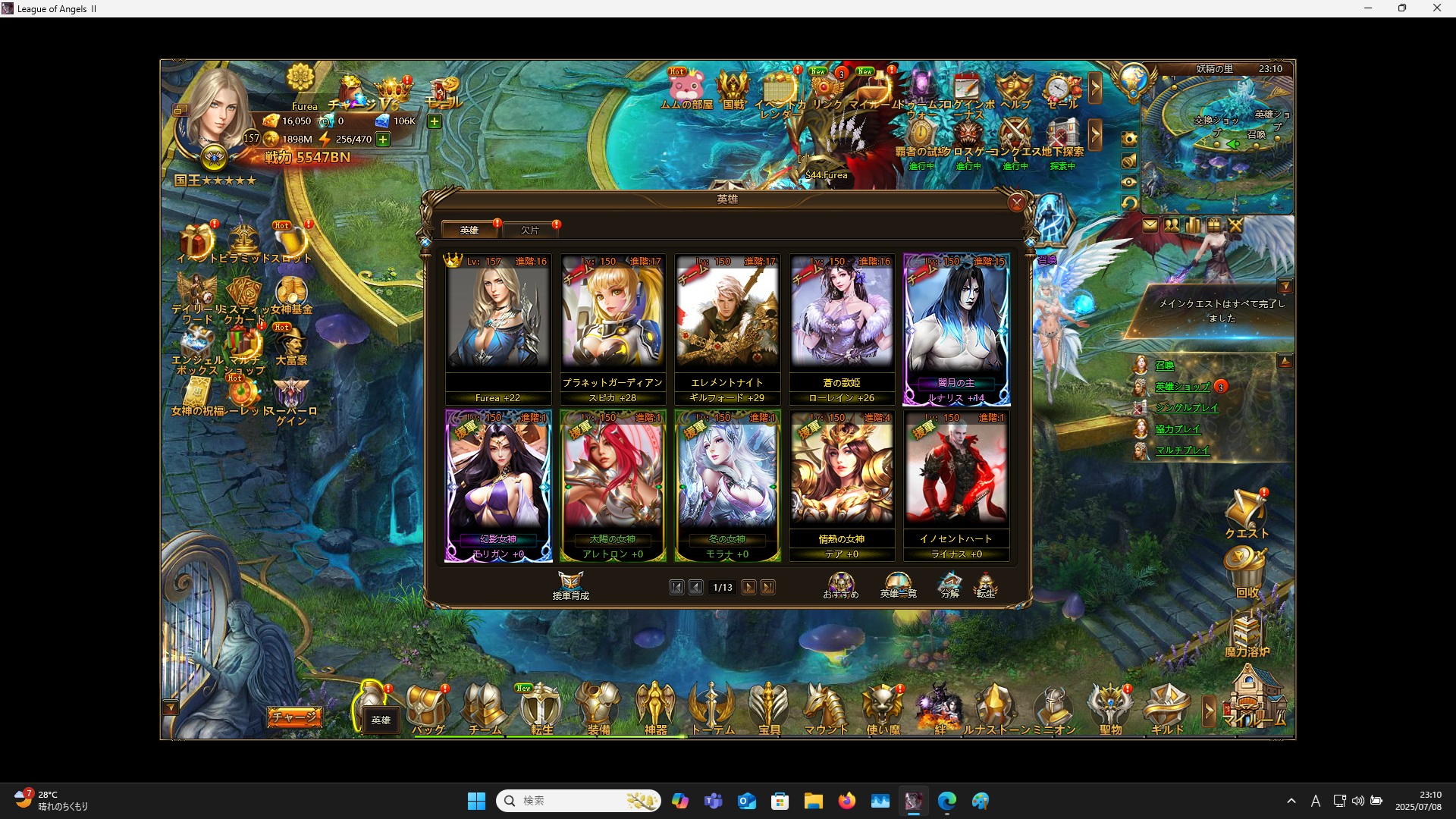This screenshot has width=1456, height=819.
Task: Select the 英雄 heroes tab
Action: [x=468, y=229]
